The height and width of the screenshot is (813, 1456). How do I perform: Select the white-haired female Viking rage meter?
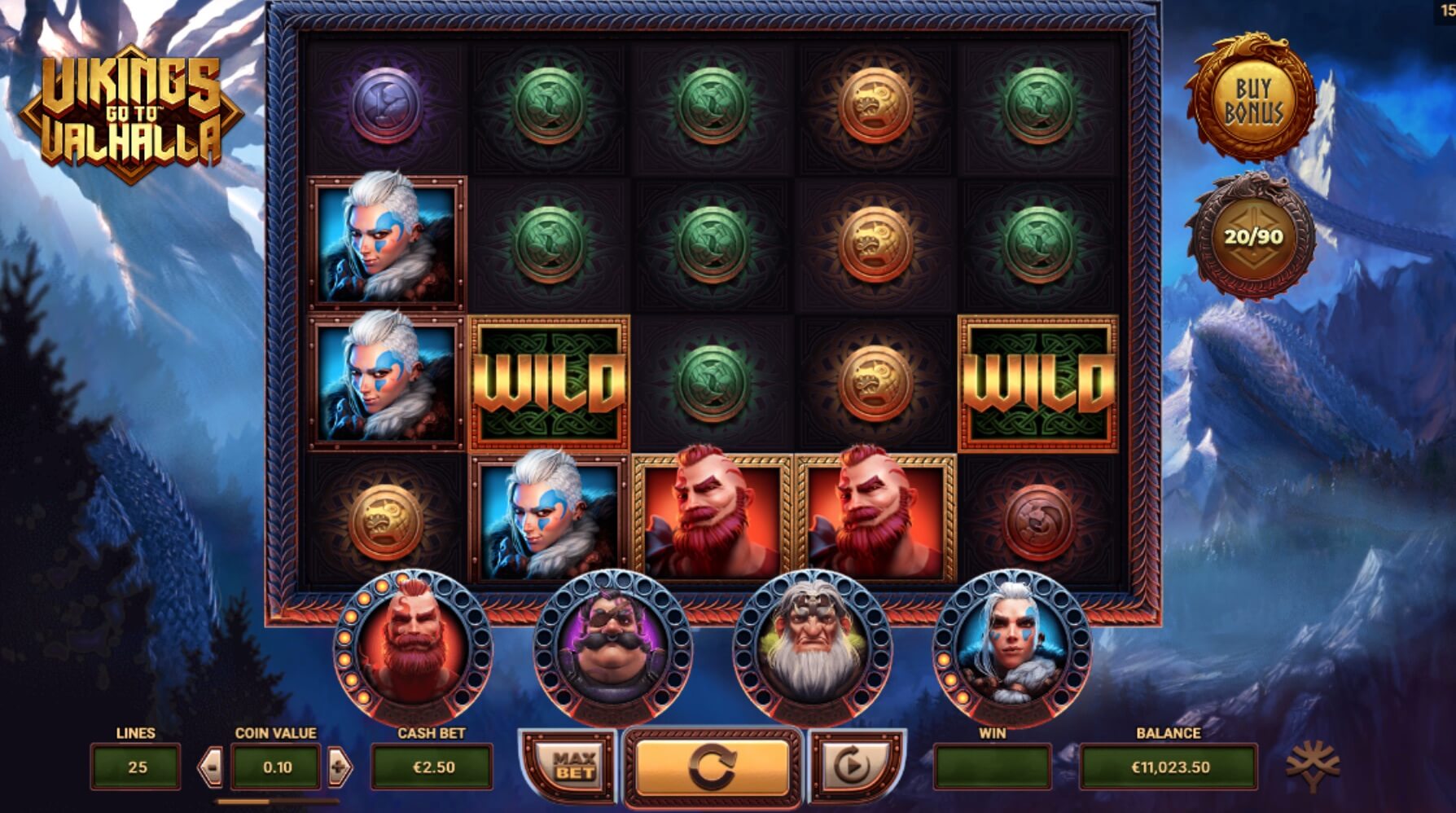pyautogui.click(x=1011, y=649)
